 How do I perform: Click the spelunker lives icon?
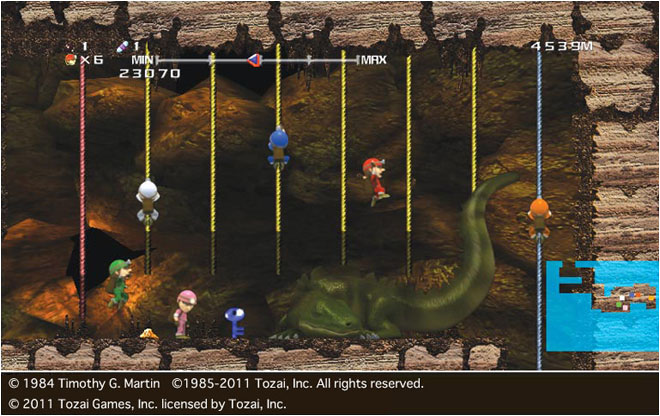[69, 60]
